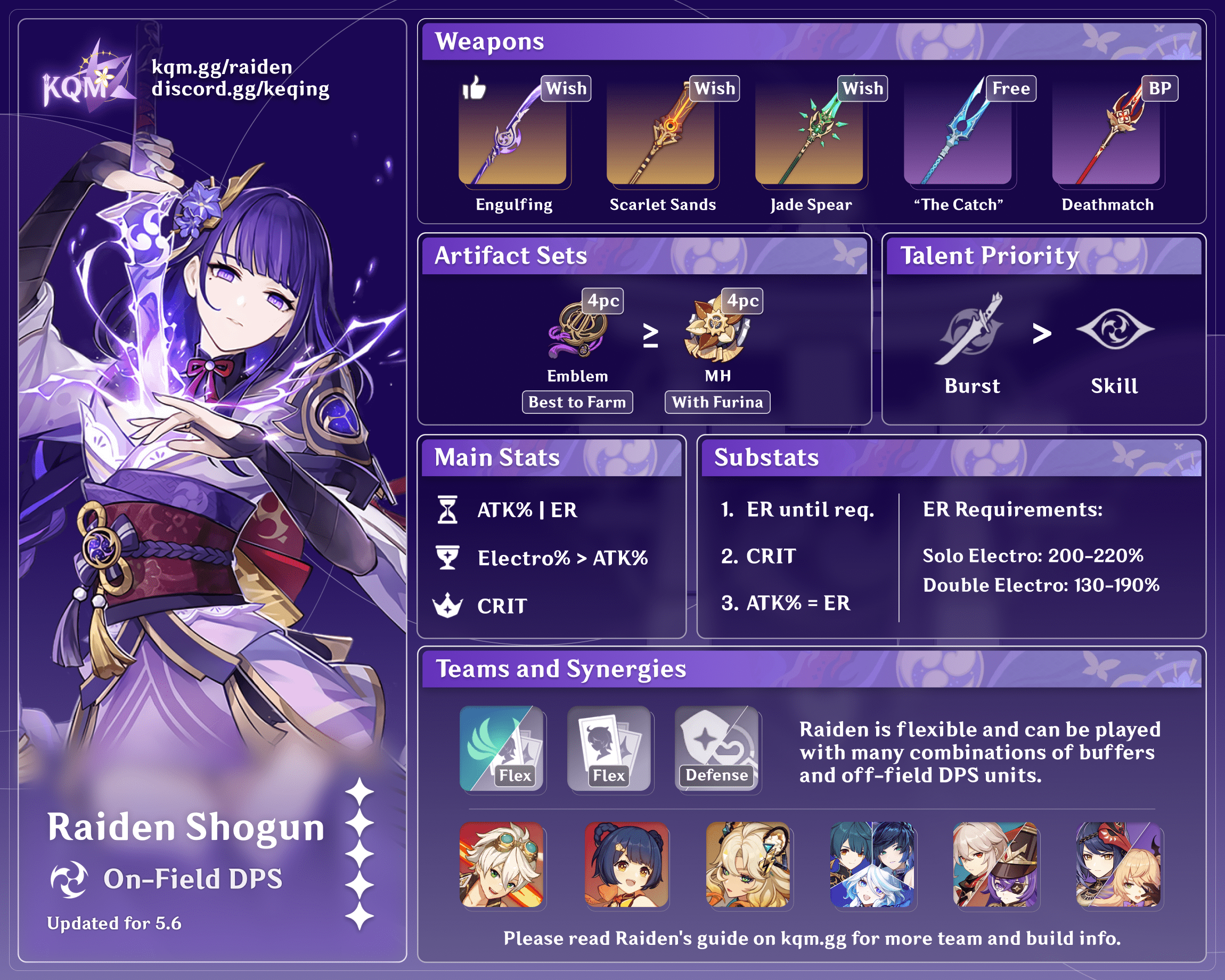This screenshot has height=980, width=1225.
Task: Click the Anemo Flex team slot
Action: [502, 749]
